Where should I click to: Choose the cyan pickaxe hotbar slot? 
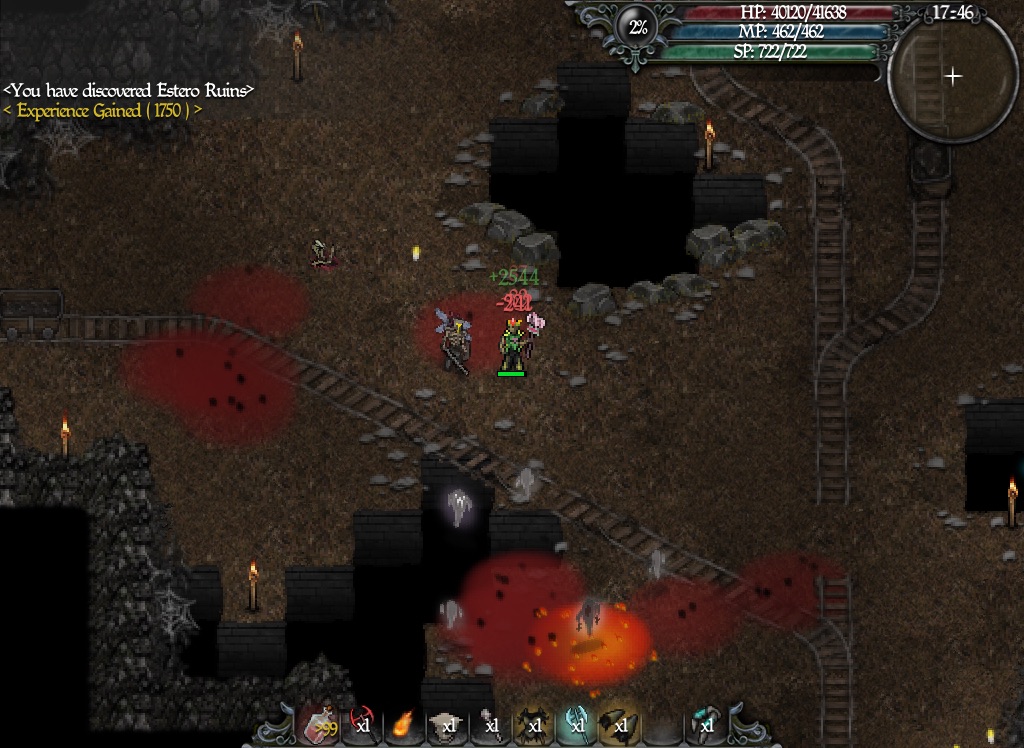pos(705,724)
